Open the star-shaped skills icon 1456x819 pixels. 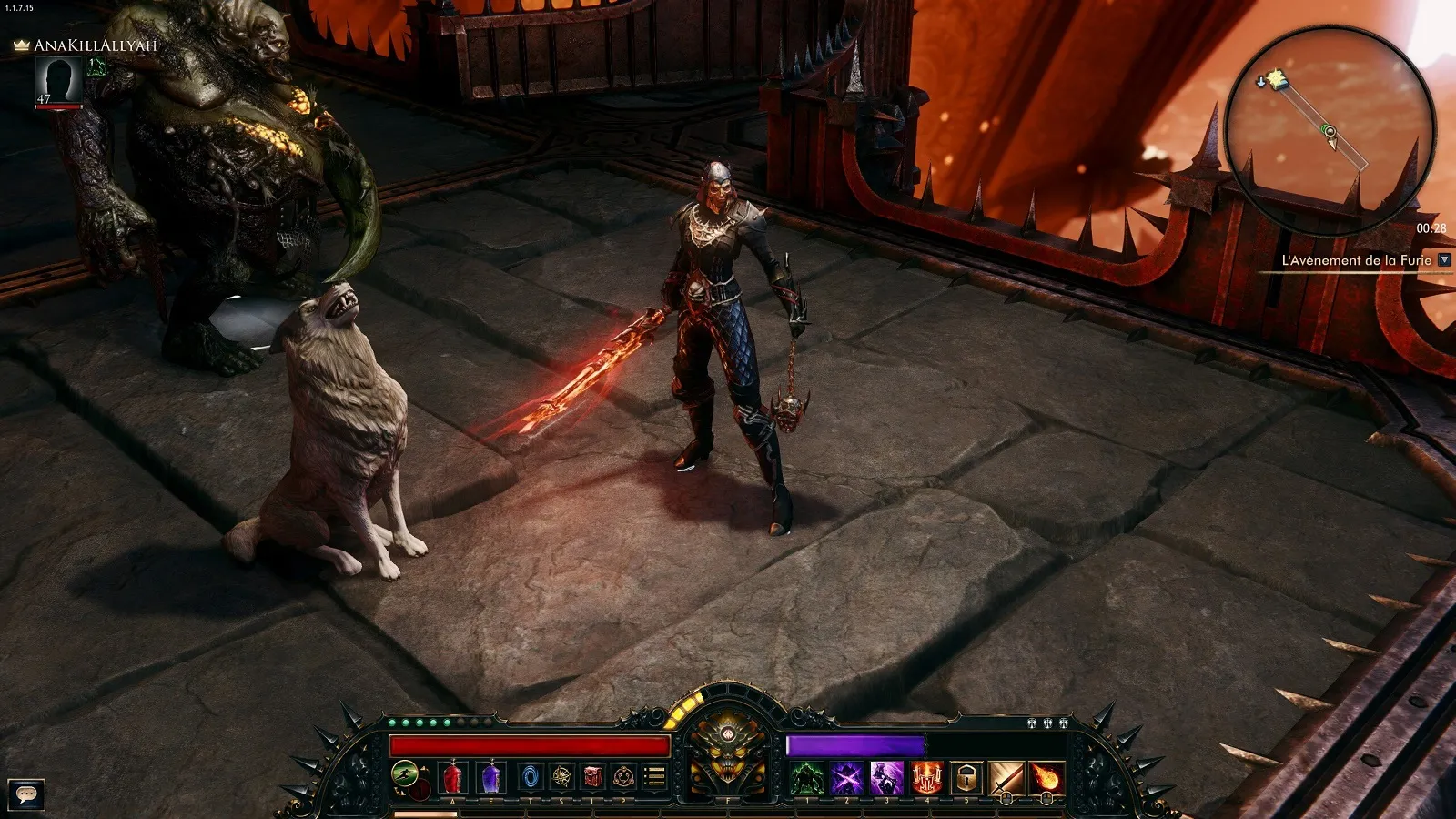pos(562,777)
